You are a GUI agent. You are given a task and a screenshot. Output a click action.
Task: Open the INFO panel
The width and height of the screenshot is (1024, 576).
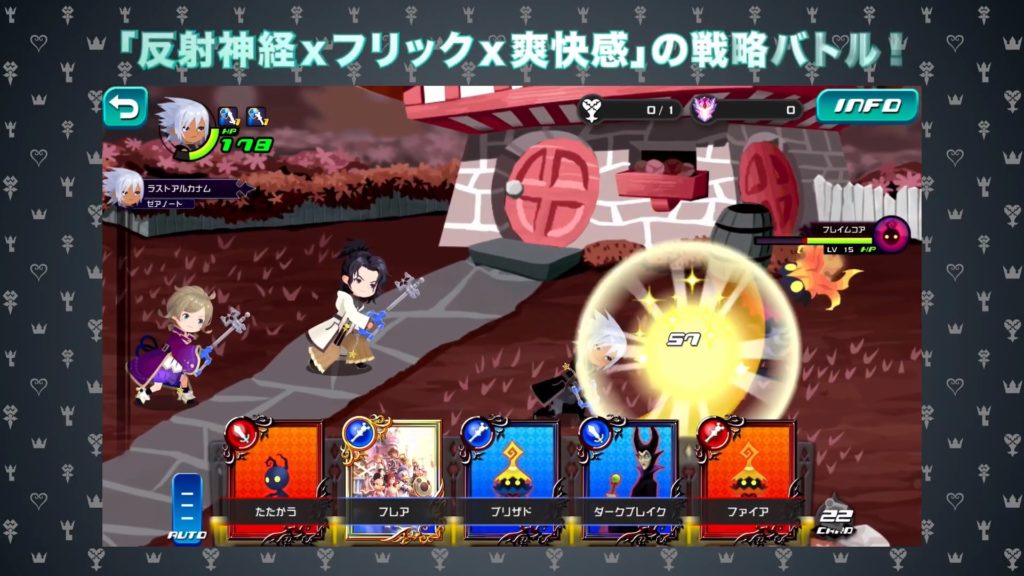coord(867,106)
